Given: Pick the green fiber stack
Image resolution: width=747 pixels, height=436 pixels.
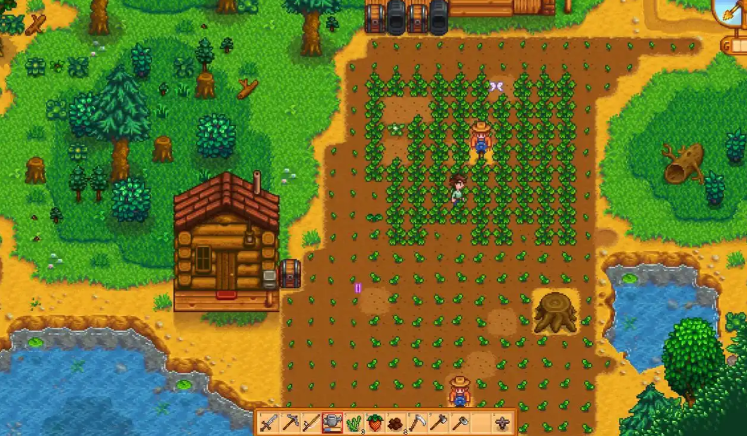Looking at the screenshot, I should [353, 423].
